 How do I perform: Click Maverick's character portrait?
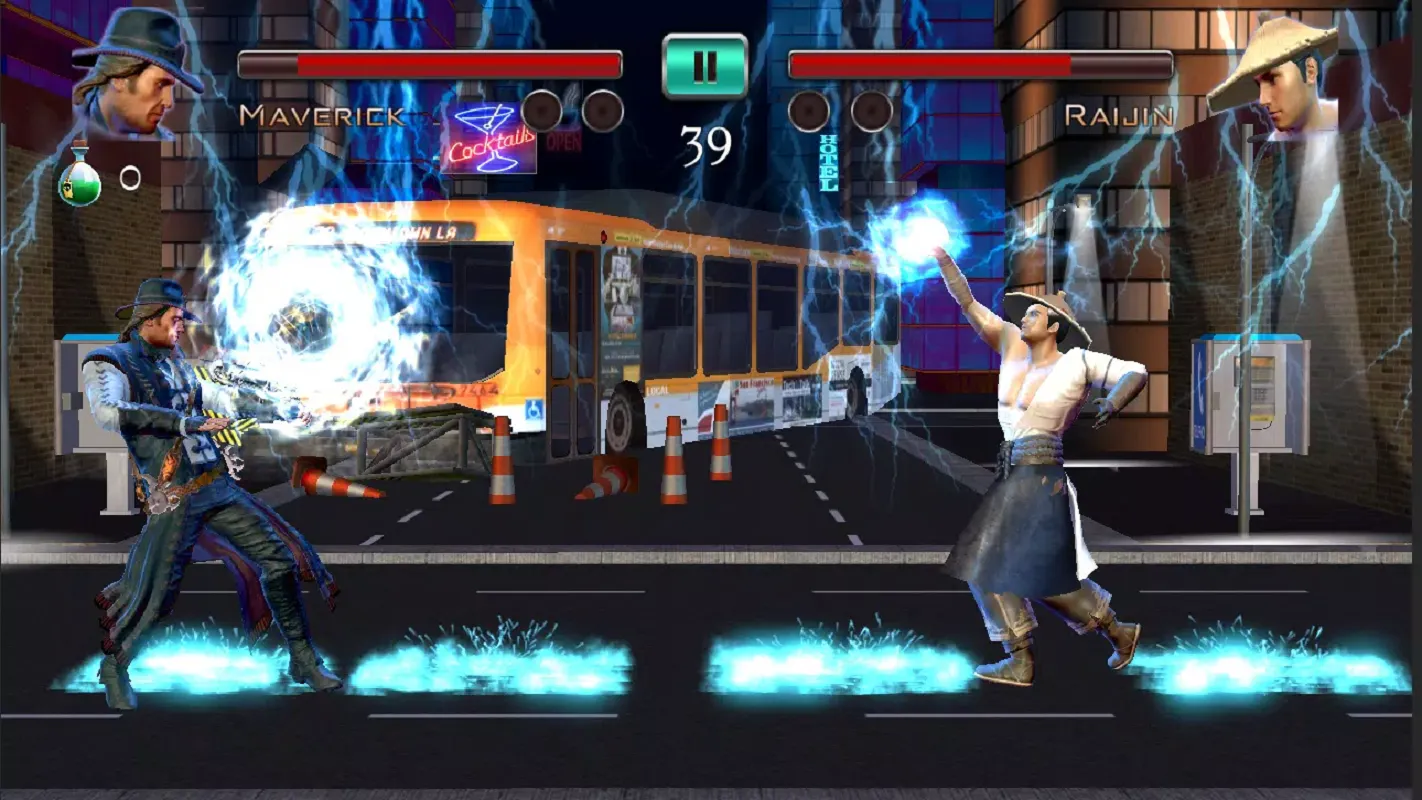click(x=135, y=75)
